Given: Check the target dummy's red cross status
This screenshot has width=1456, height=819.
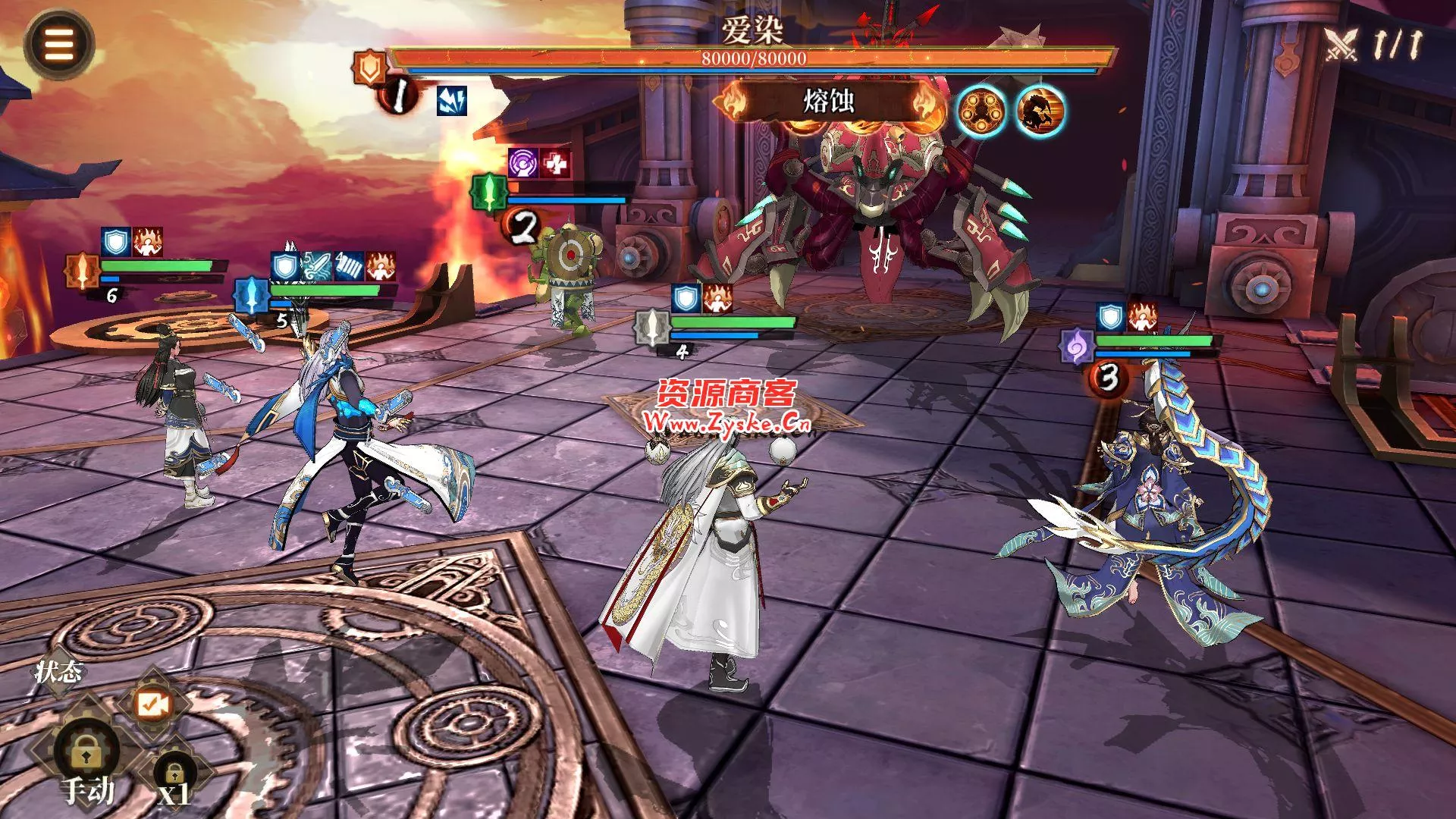Looking at the screenshot, I should (x=556, y=163).
